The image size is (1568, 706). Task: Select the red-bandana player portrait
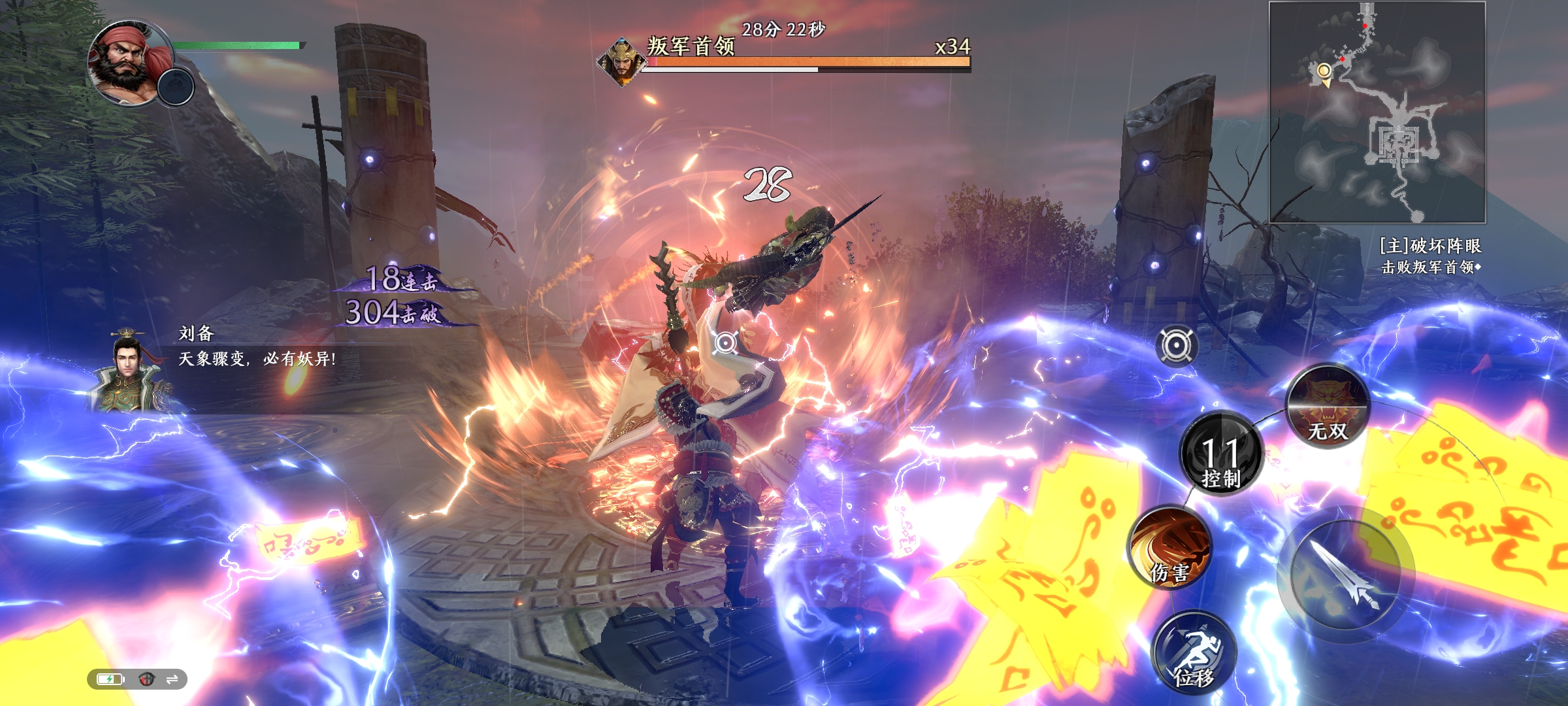(128, 62)
